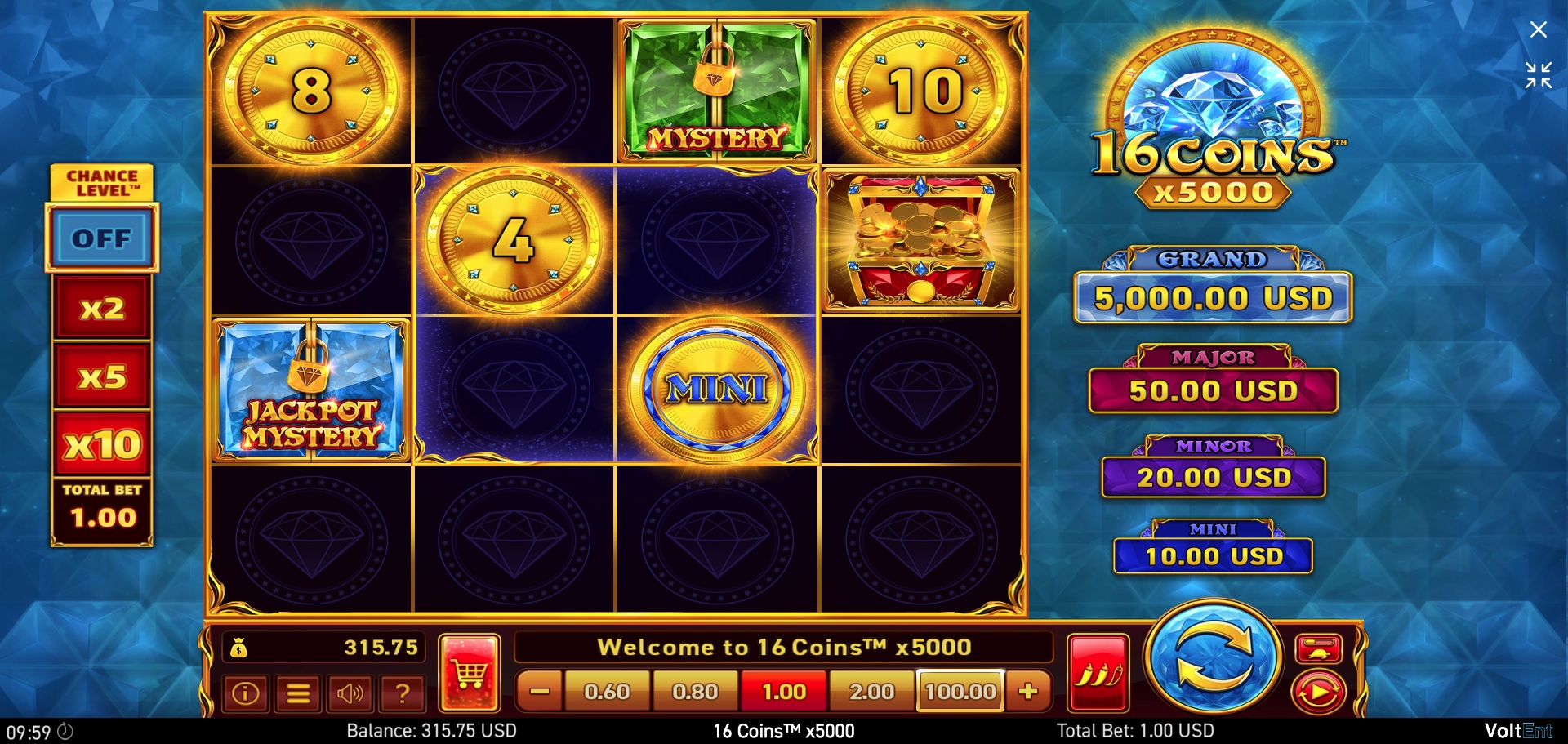Turn Chance Level off

pos(100,238)
